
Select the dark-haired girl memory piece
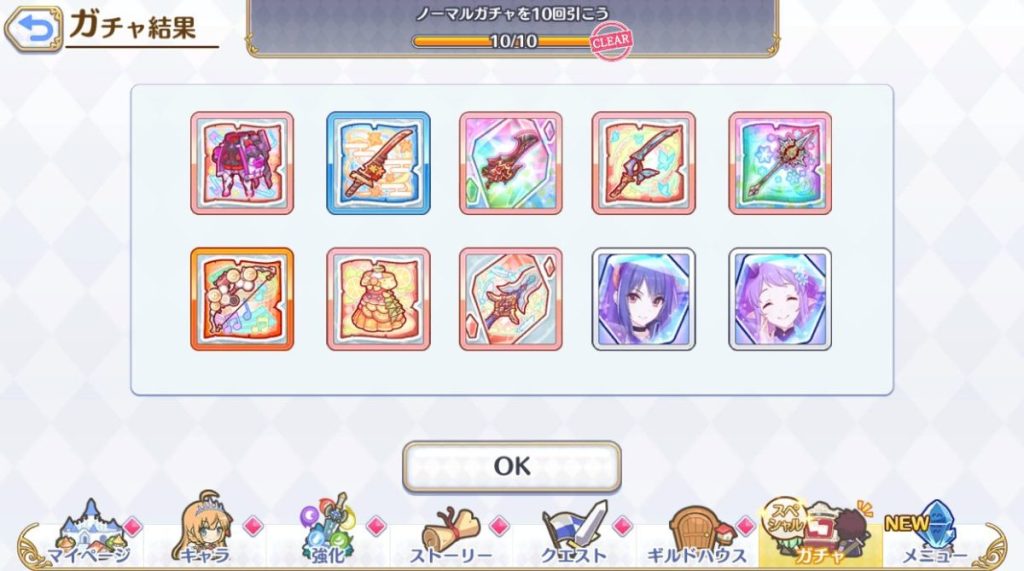pyautogui.click(x=644, y=299)
